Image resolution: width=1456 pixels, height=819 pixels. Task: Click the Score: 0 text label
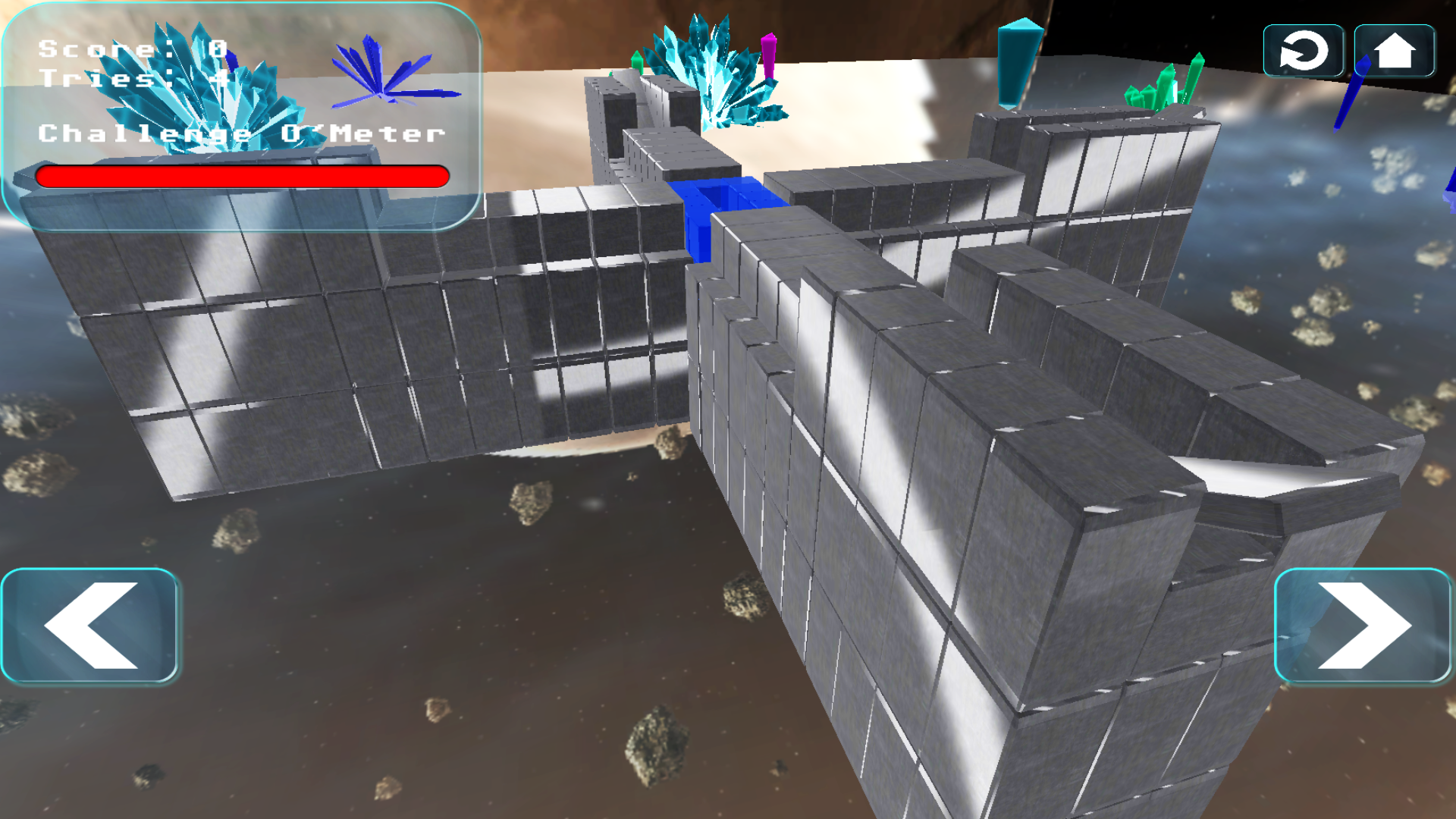coord(129,49)
